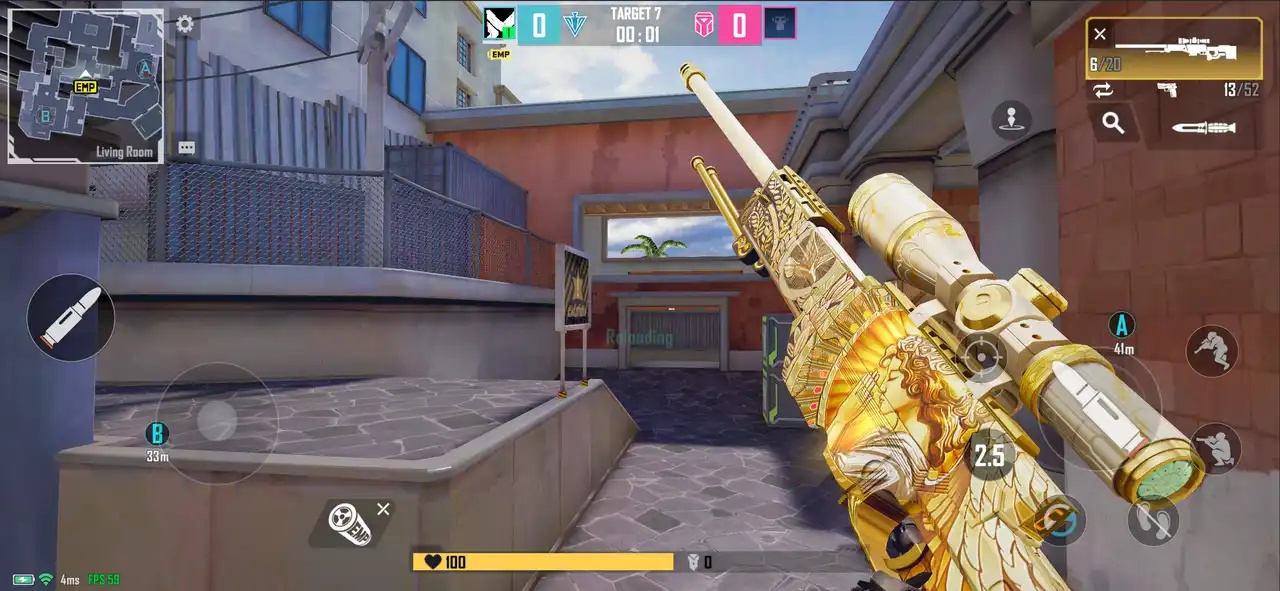
Task: Tap the X on the sniper rifle slot
Action: (x=1100, y=35)
